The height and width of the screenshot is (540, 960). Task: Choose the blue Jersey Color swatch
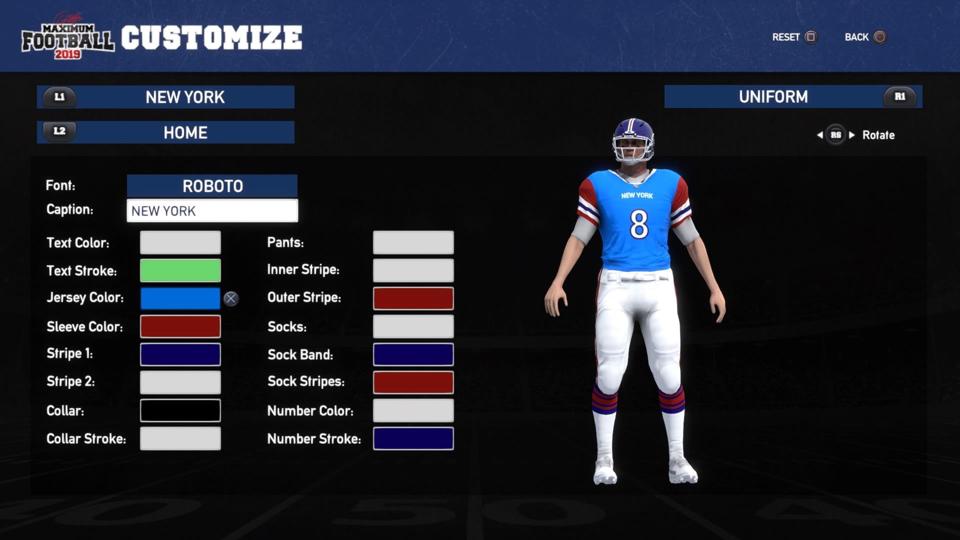click(180, 298)
